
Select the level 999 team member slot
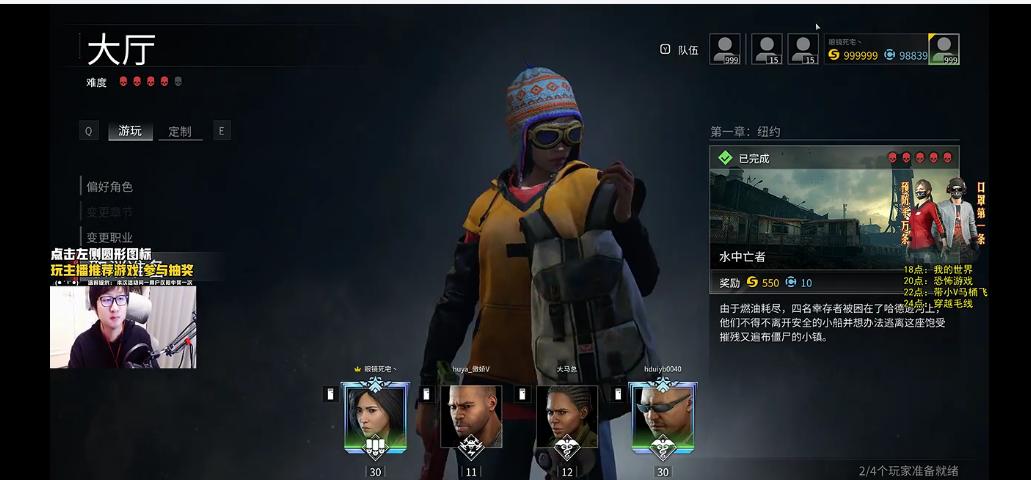[725, 49]
